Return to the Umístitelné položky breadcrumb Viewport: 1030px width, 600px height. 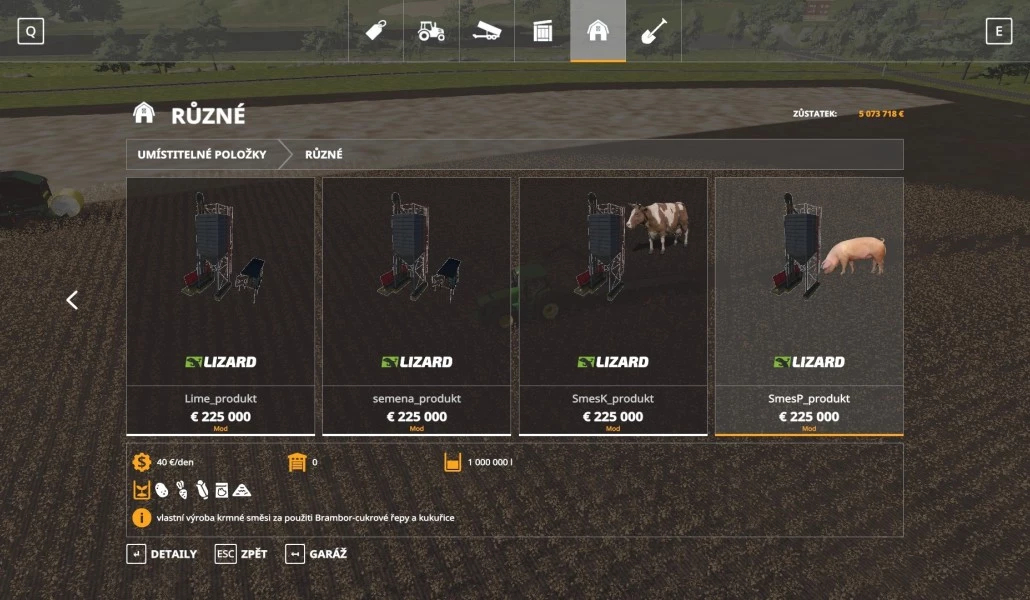click(x=202, y=155)
